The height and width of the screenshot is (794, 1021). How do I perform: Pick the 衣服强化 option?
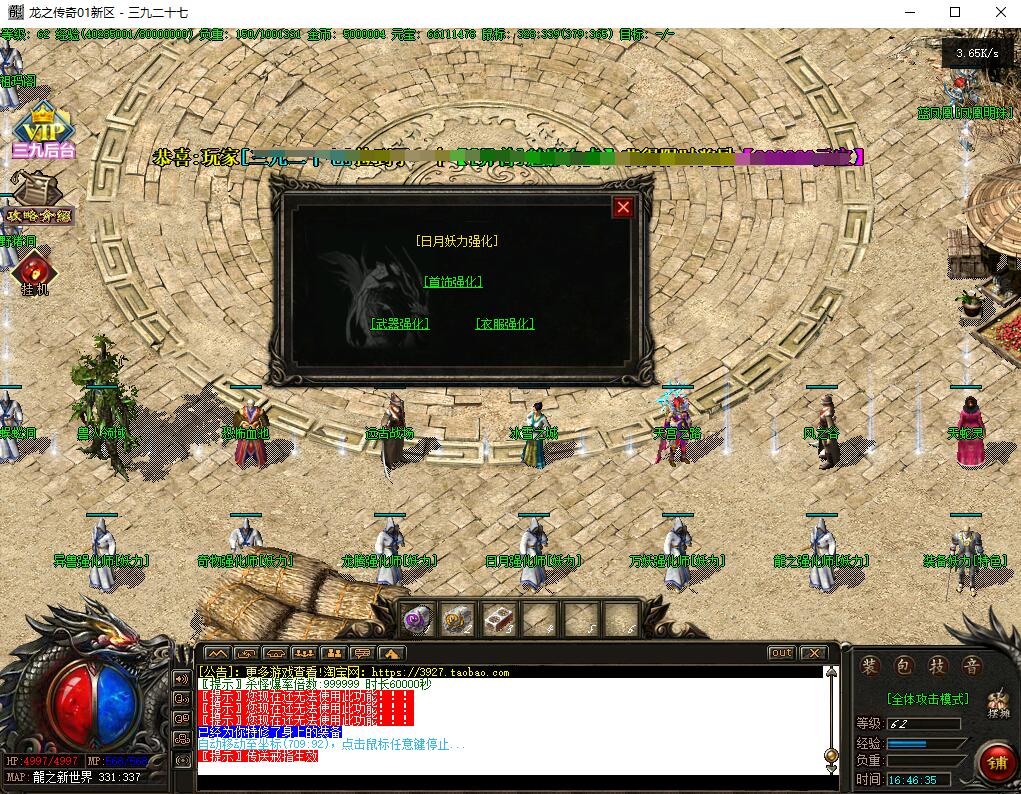(x=505, y=324)
